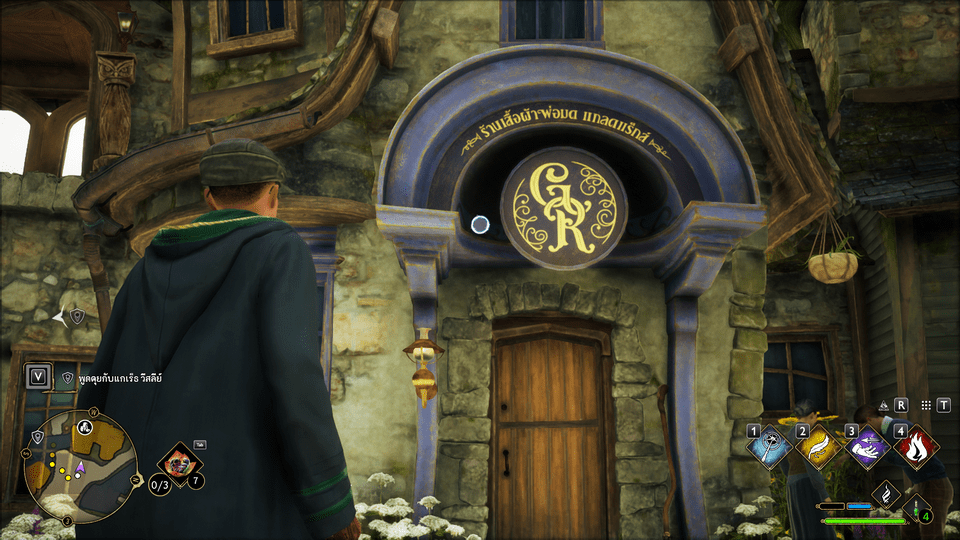Select the quest shield marker on minimap
The image size is (960, 540).
click(37, 437)
